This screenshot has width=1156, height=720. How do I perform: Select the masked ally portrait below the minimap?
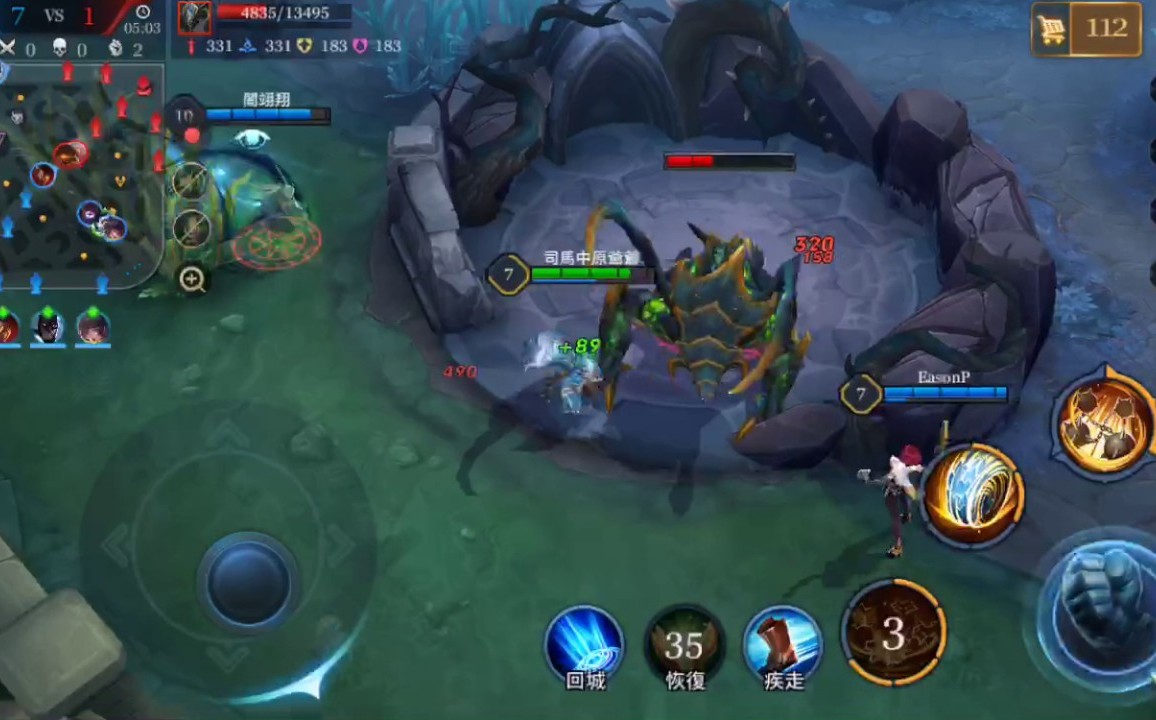(x=47, y=327)
